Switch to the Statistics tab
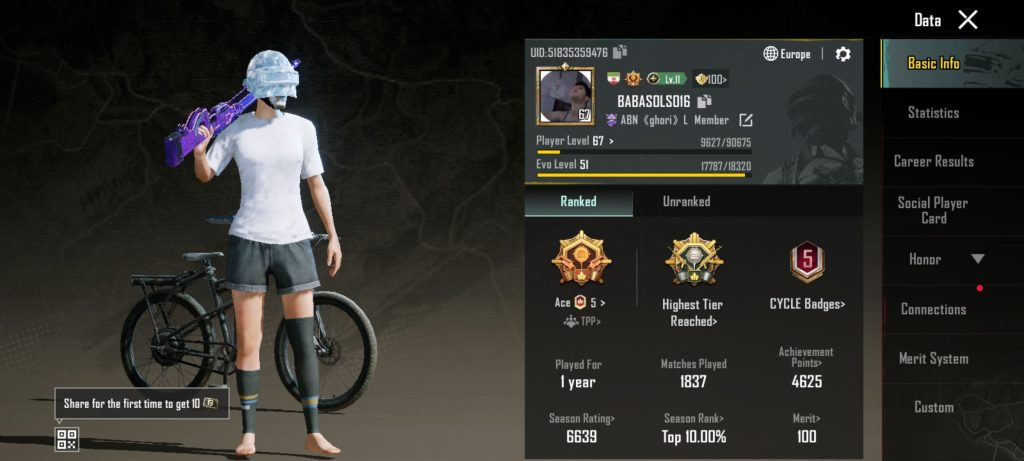Screen dimensions: 1024x461 pyautogui.click(x=933, y=113)
